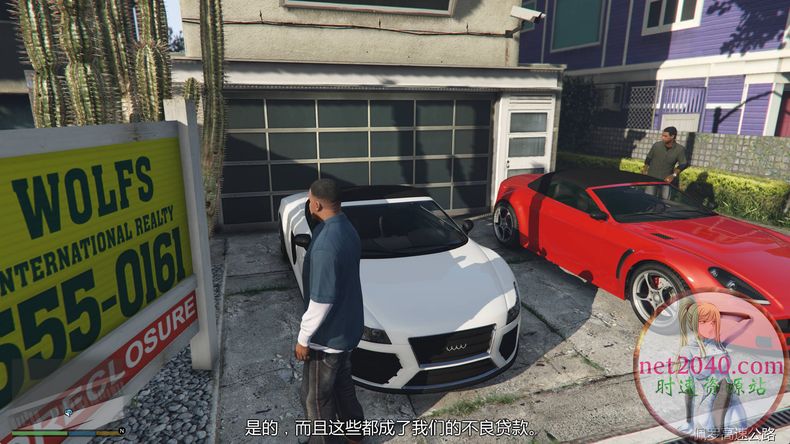Click the north compass marker on the minimap
The image size is (790, 444).
121,431
